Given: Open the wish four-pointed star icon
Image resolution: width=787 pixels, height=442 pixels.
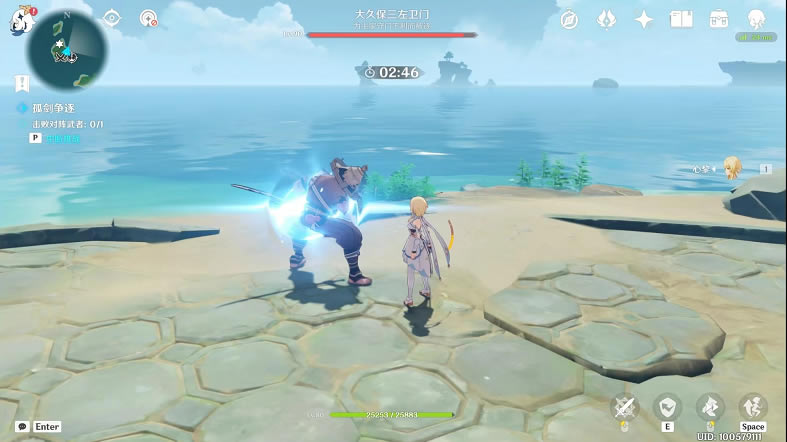Looking at the screenshot, I should (x=644, y=20).
